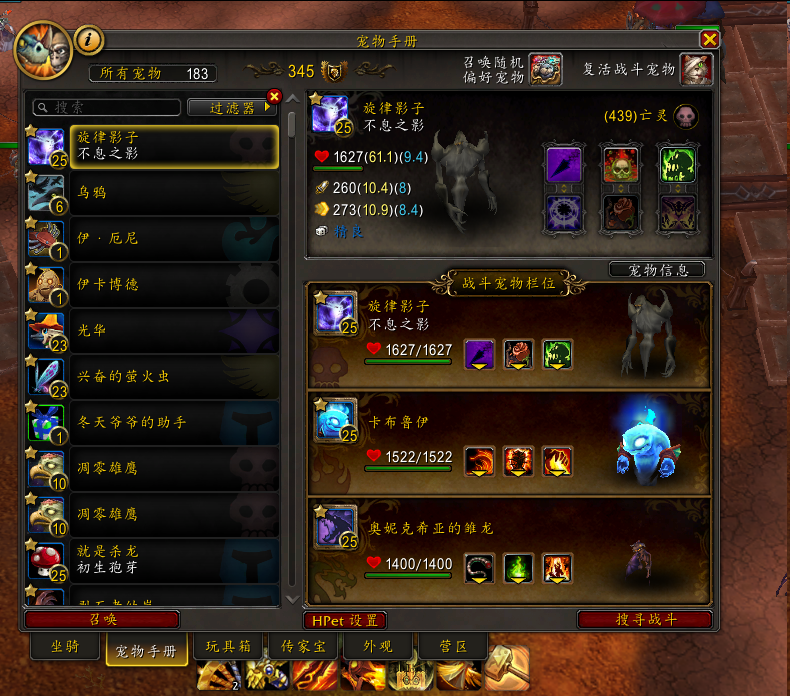
Task: Summon random favorite pet icon
Action: pos(545,70)
